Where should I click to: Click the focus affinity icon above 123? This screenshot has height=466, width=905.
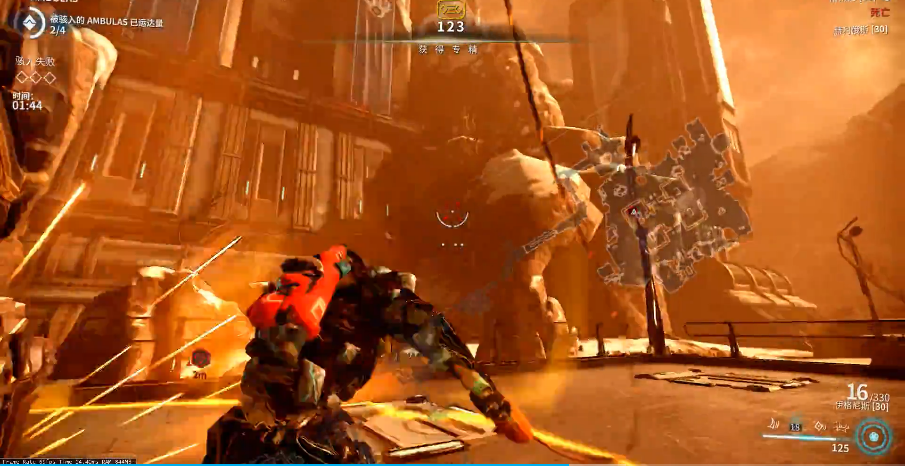tap(451, 9)
